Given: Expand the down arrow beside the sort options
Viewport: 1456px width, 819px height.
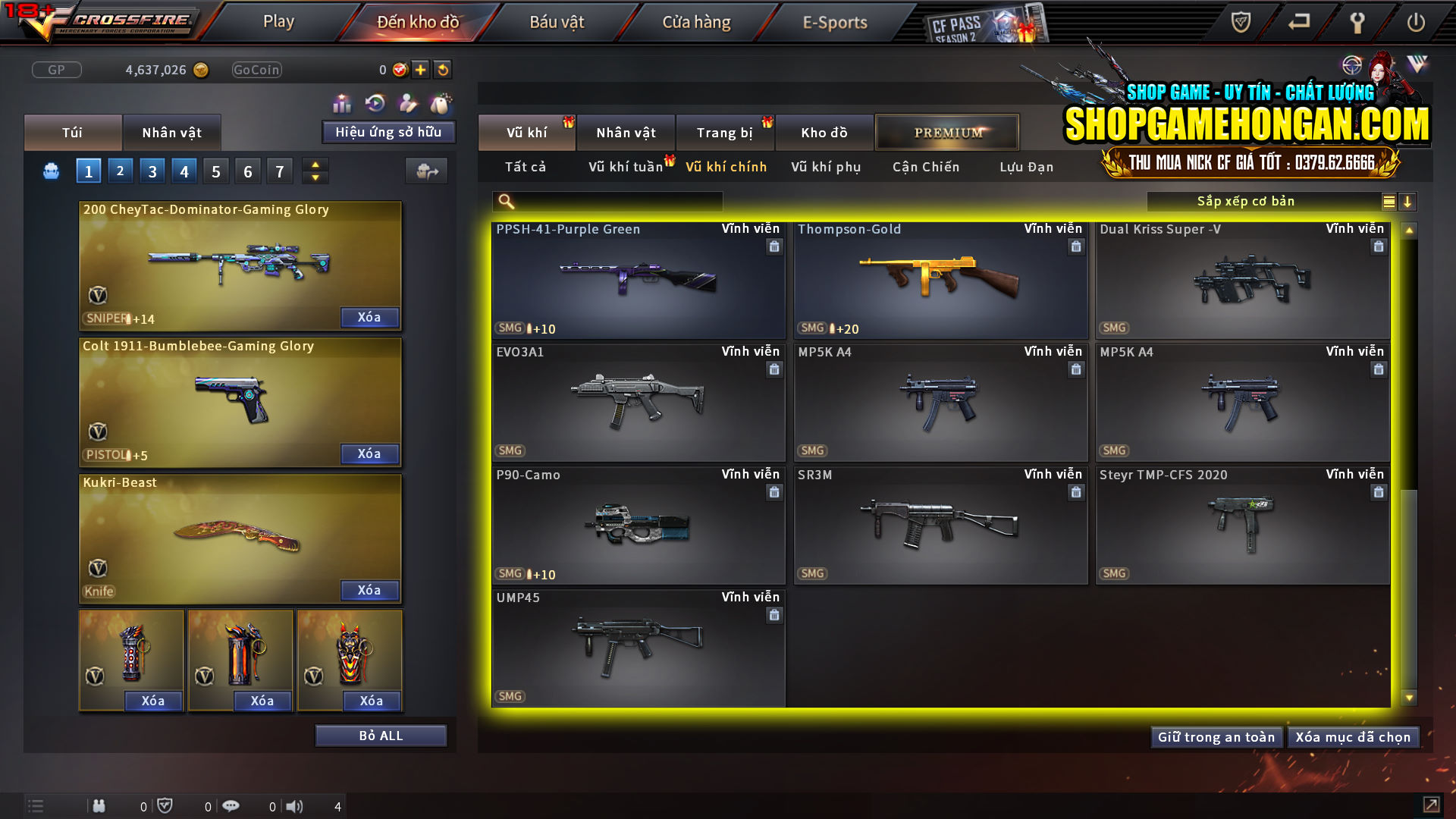Looking at the screenshot, I should pos(1408,201).
